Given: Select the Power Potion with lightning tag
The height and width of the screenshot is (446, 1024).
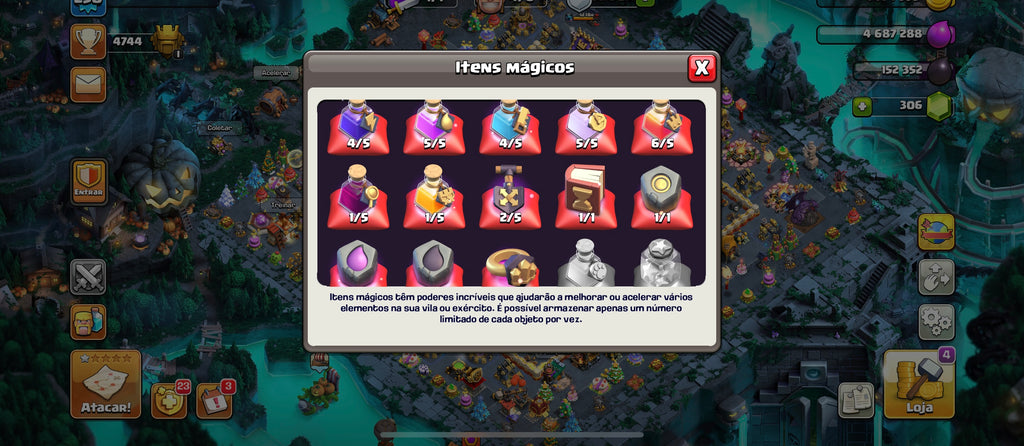Looking at the screenshot, I should tap(359, 125).
